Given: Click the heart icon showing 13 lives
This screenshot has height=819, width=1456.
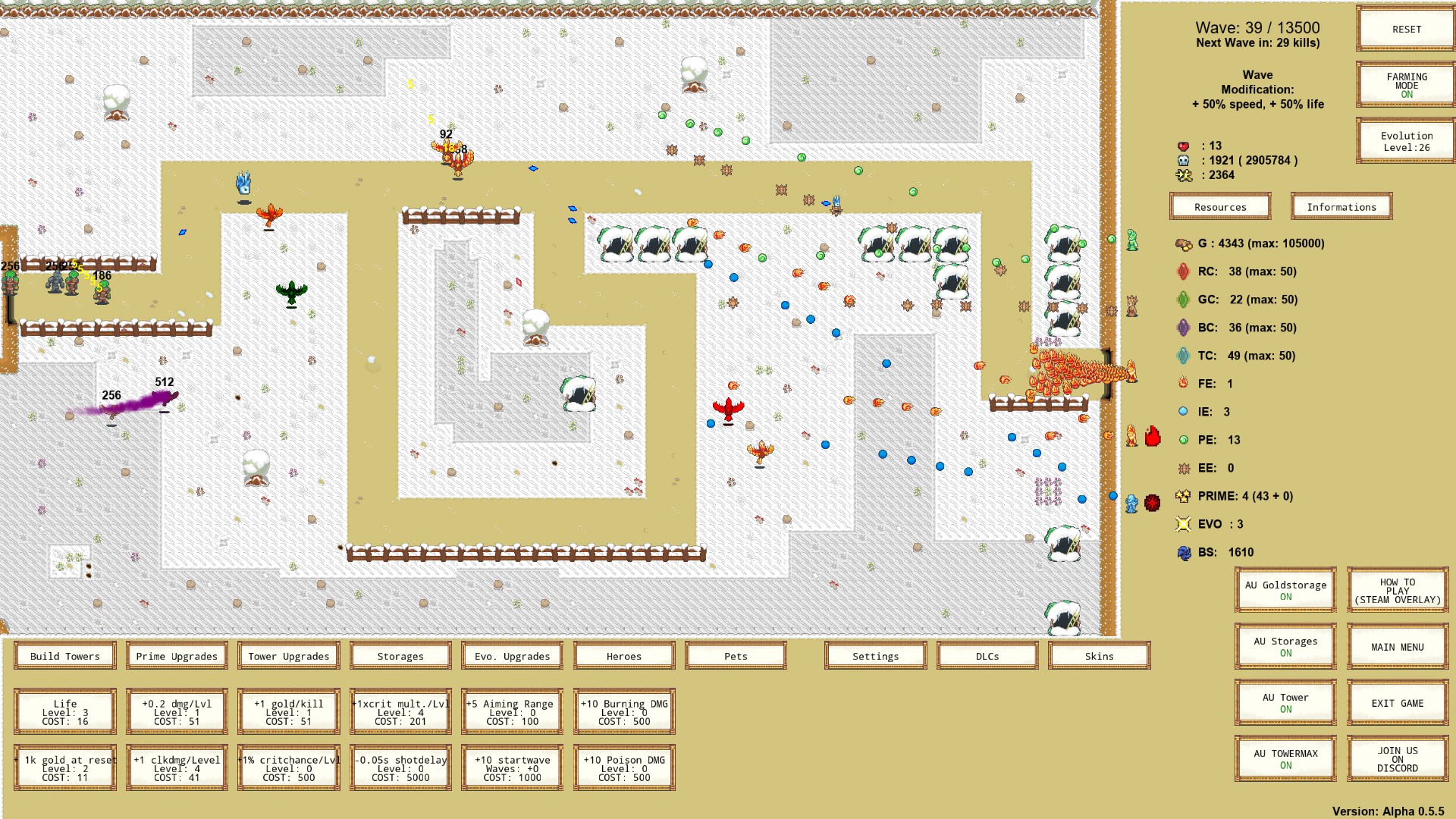Looking at the screenshot, I should click(1183, 146).
